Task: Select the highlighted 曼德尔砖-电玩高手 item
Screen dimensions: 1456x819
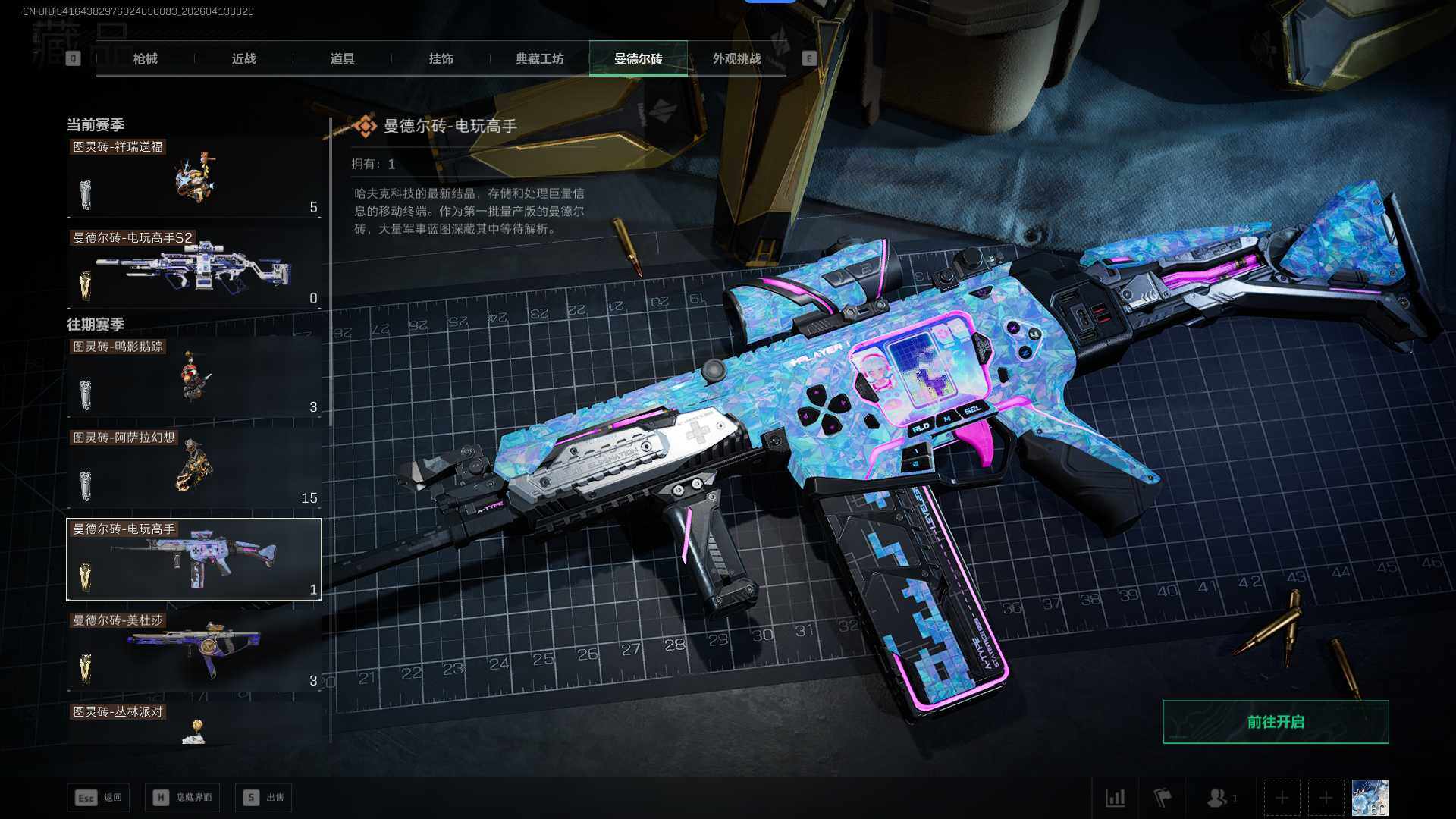Action: pos(194,560)
